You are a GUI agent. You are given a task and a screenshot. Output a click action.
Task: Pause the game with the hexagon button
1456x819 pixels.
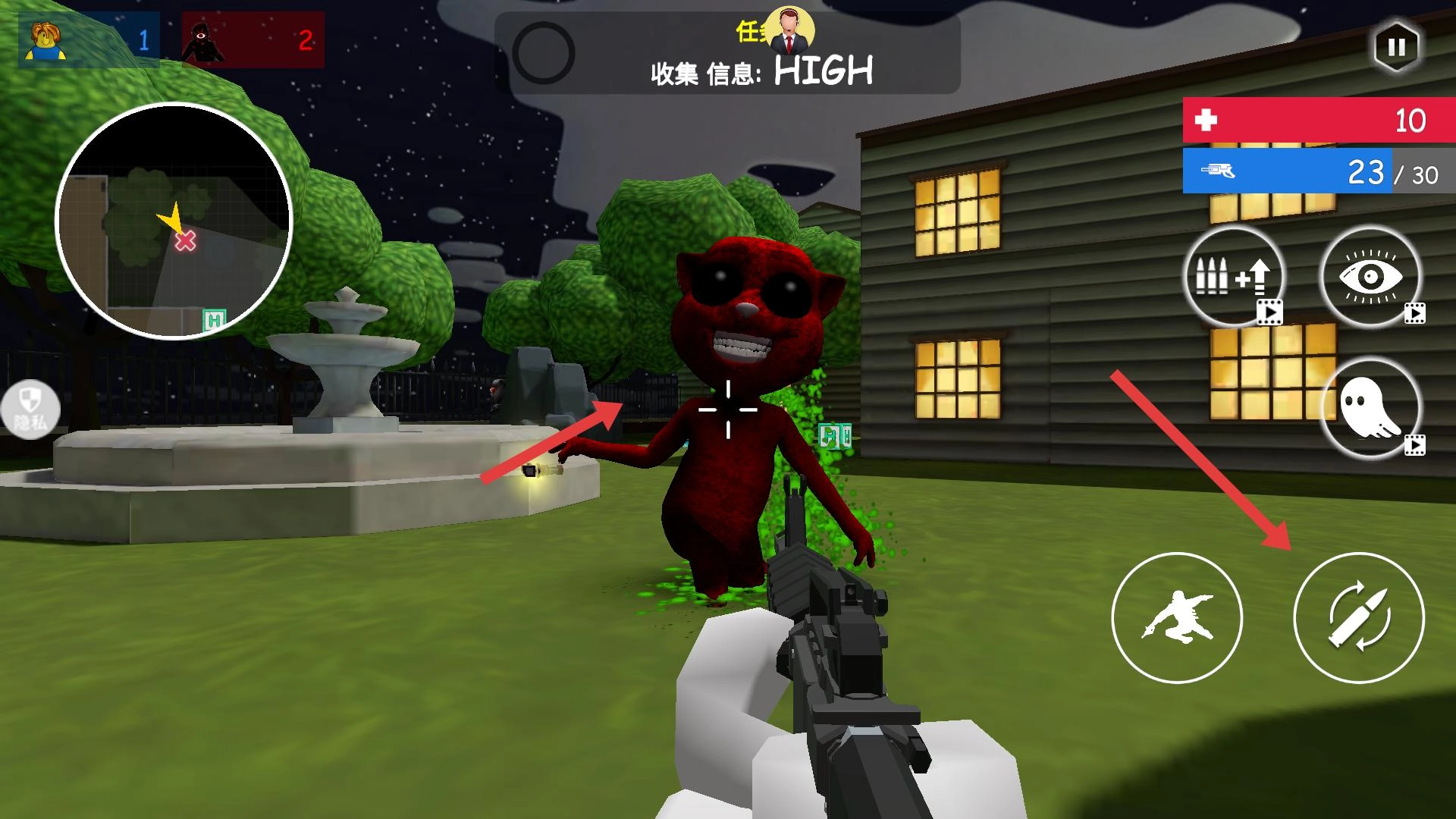1396,47
